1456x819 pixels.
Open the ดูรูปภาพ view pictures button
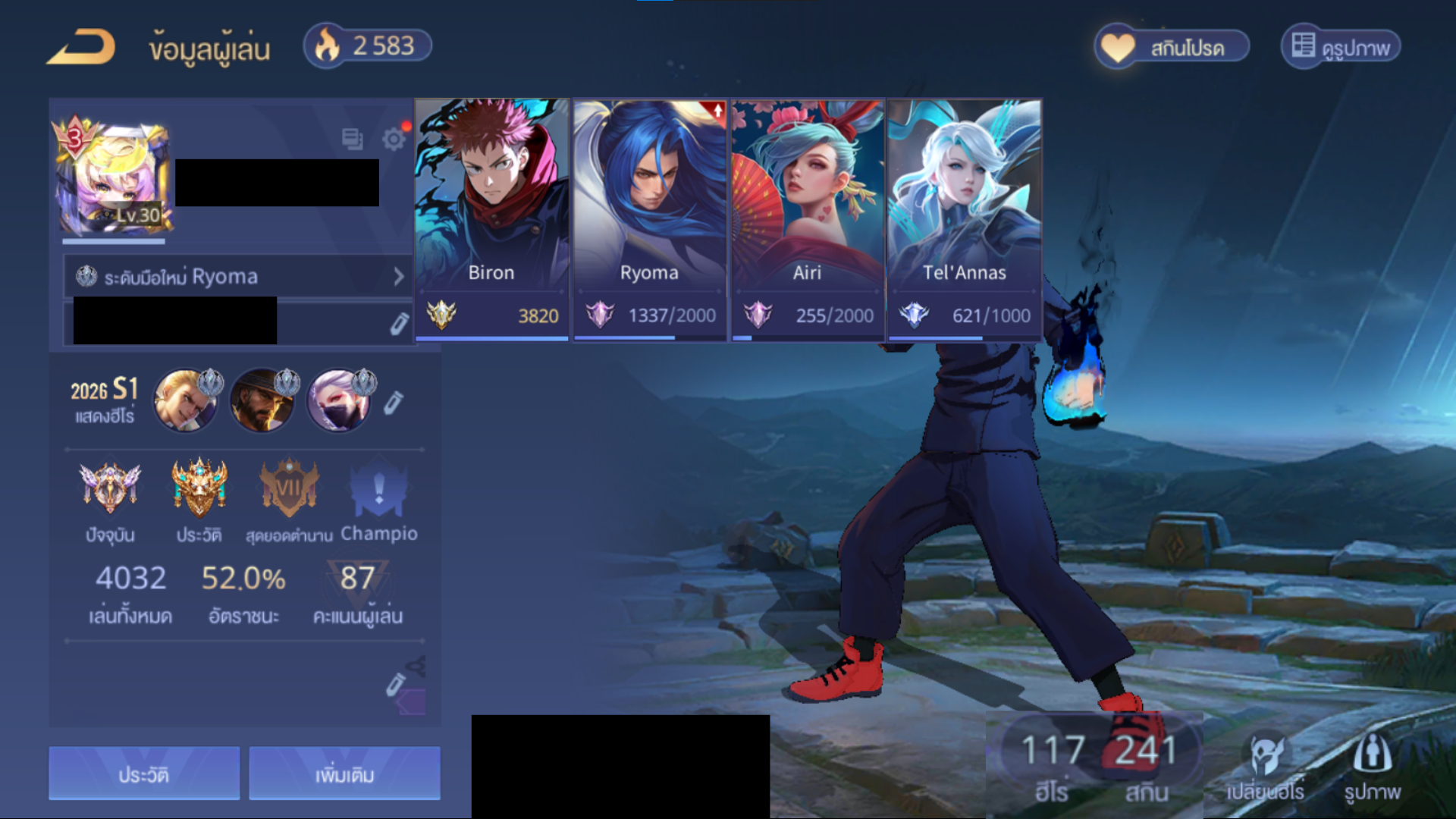click(1341, 47)
